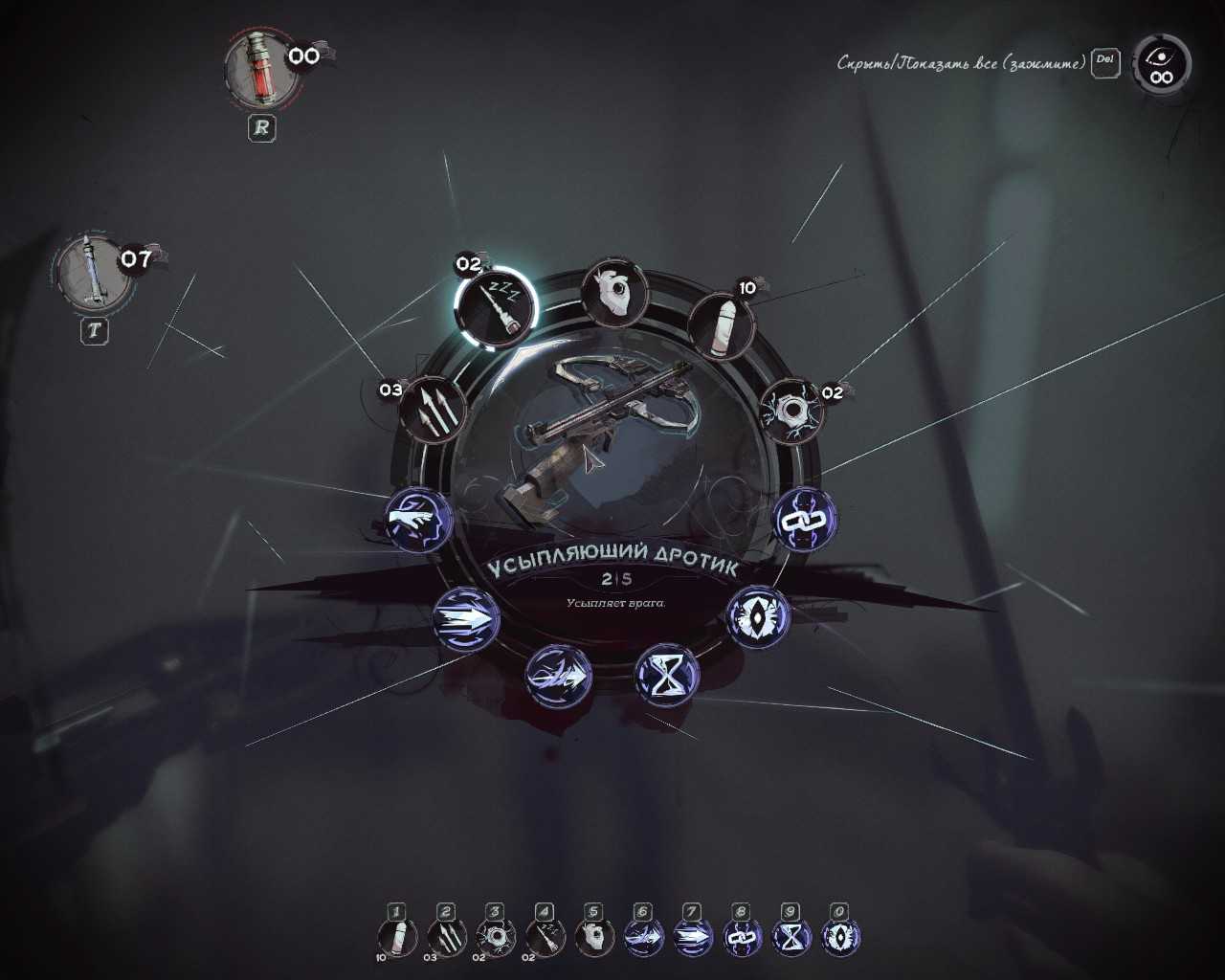
Task: Select the crossbow bolts hotbar slot
Action: coord(446,938)
